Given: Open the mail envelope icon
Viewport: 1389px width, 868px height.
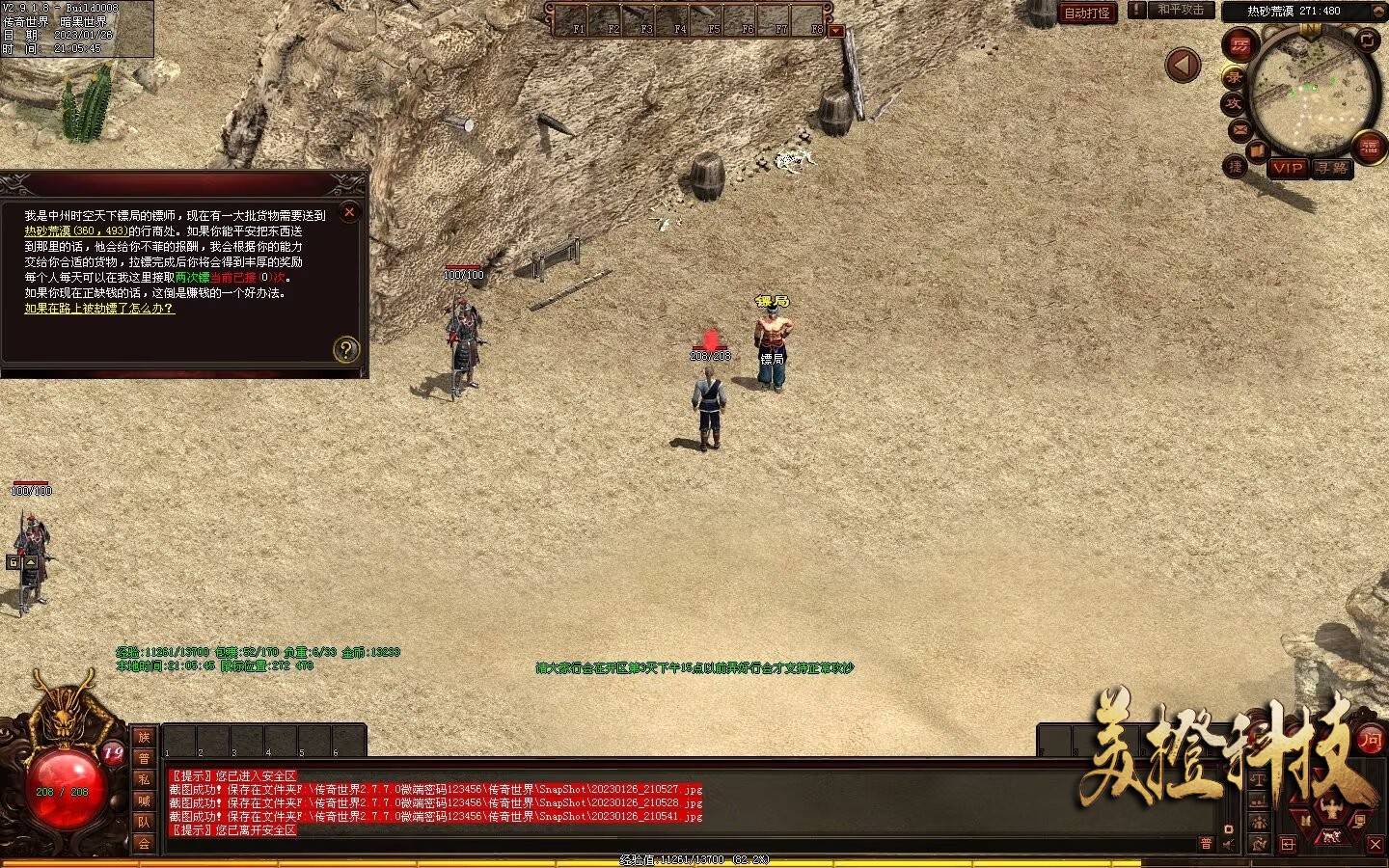Looking at the screenshot, I should click(1239, 129).
